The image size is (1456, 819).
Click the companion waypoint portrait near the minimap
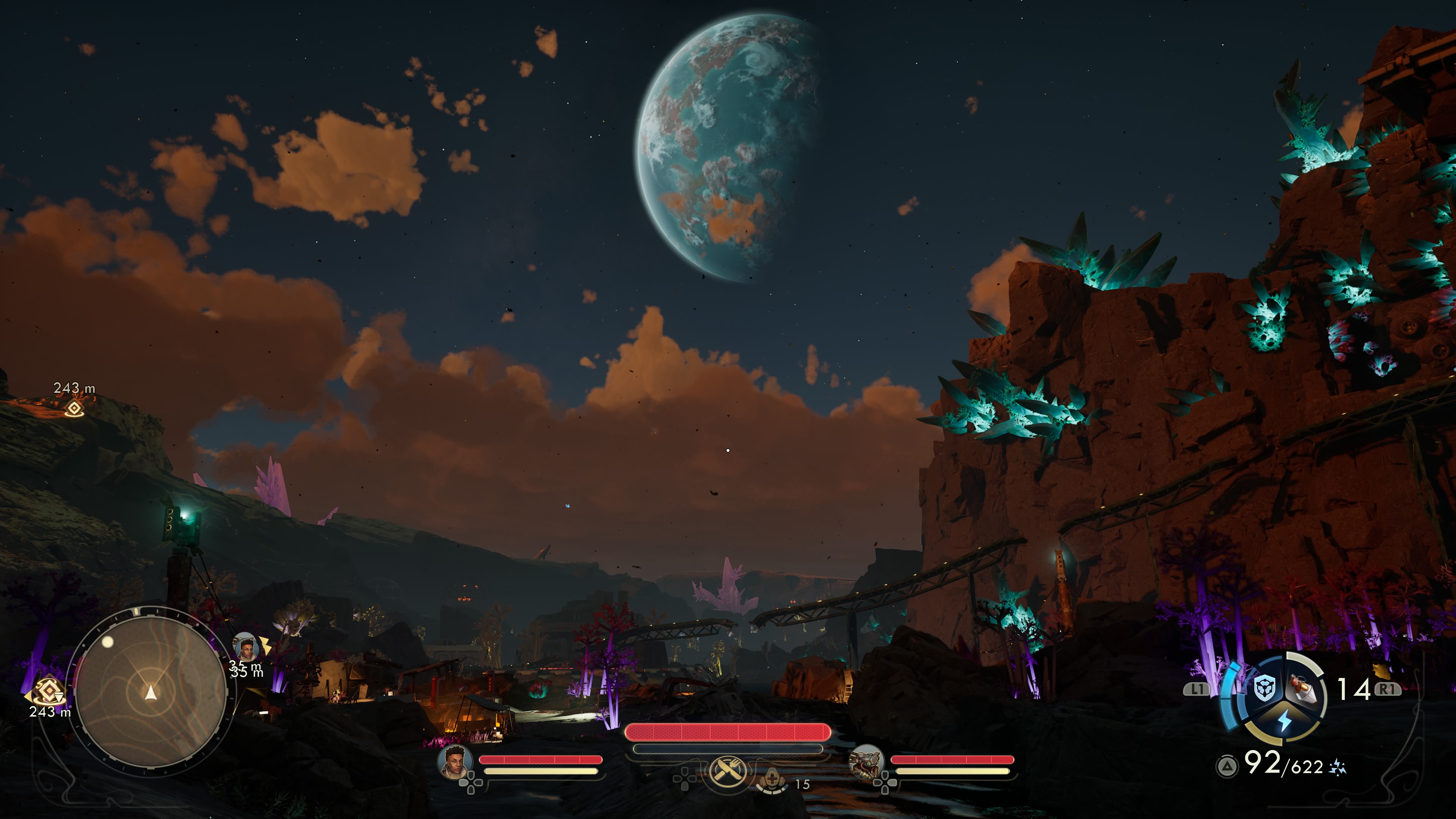pos(246,647)
